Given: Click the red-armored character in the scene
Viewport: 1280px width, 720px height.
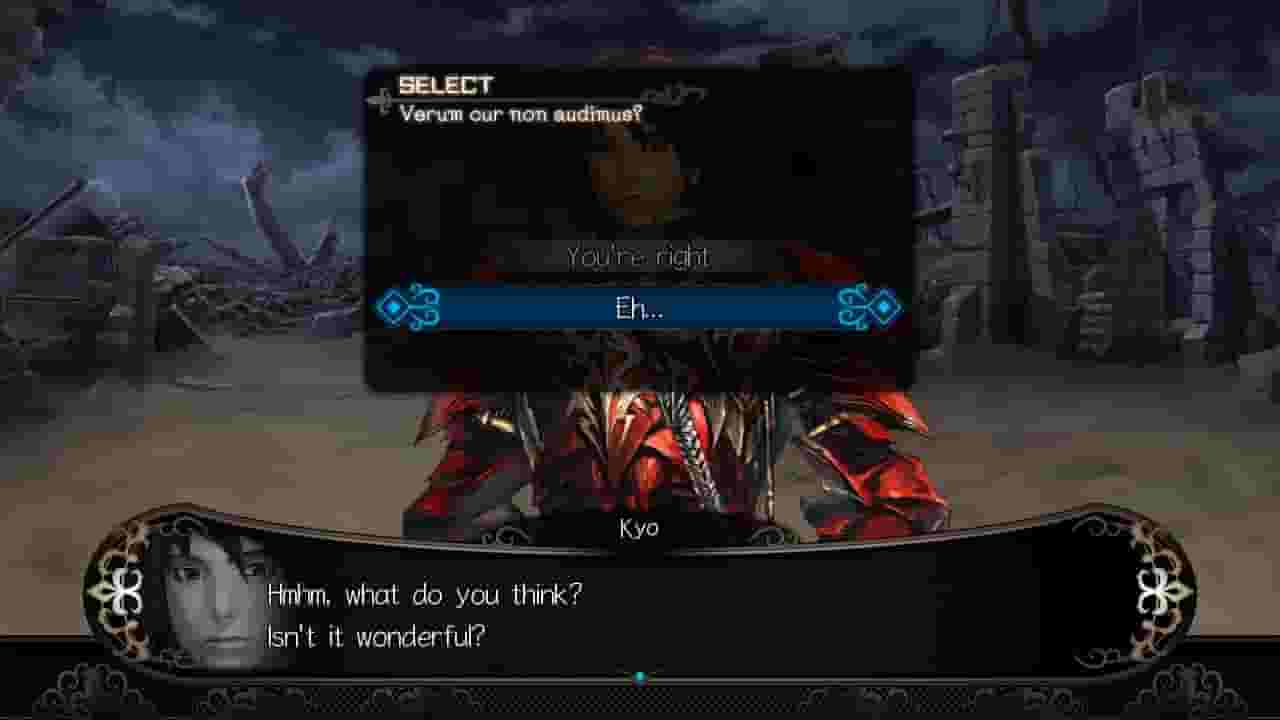Looking at the screenshot, I should click(x=650, y=450).
